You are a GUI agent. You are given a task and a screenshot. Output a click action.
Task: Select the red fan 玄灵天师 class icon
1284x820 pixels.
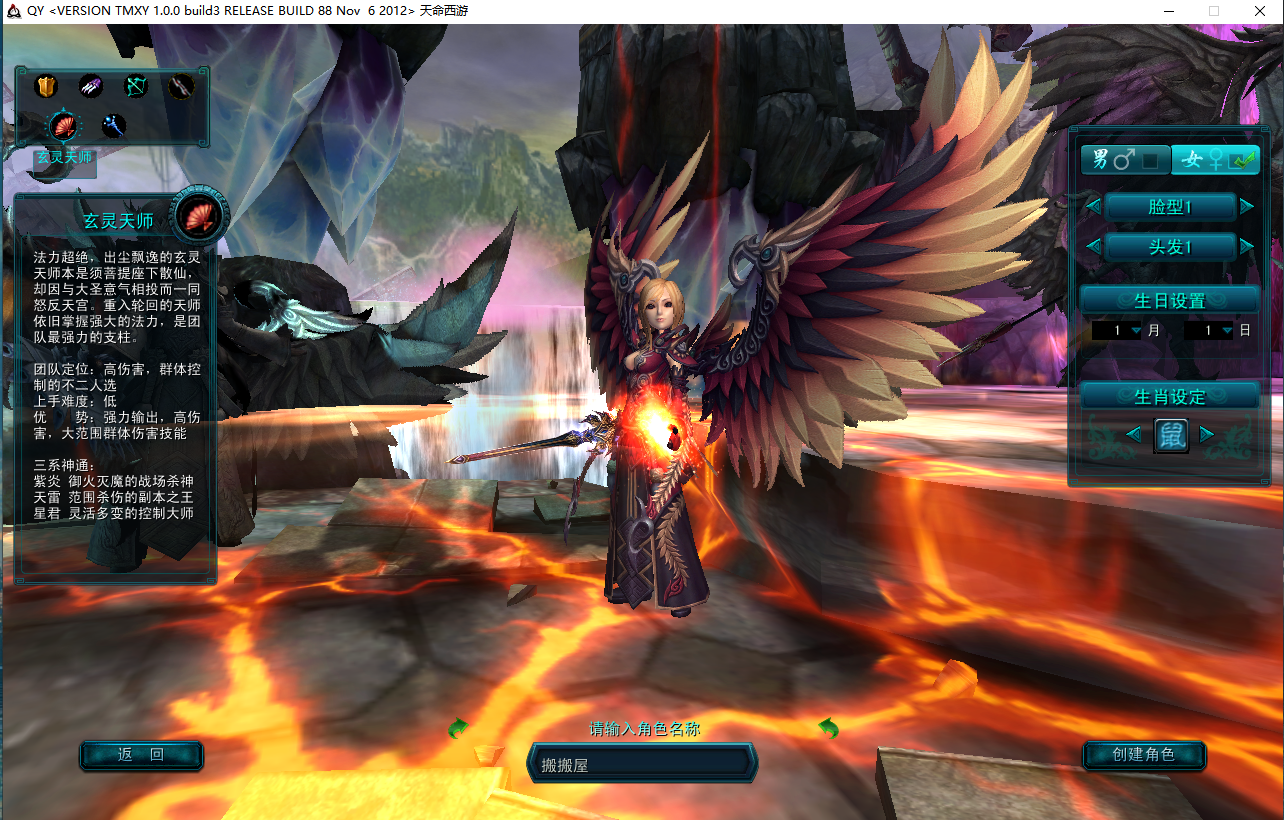coord(66,126)
